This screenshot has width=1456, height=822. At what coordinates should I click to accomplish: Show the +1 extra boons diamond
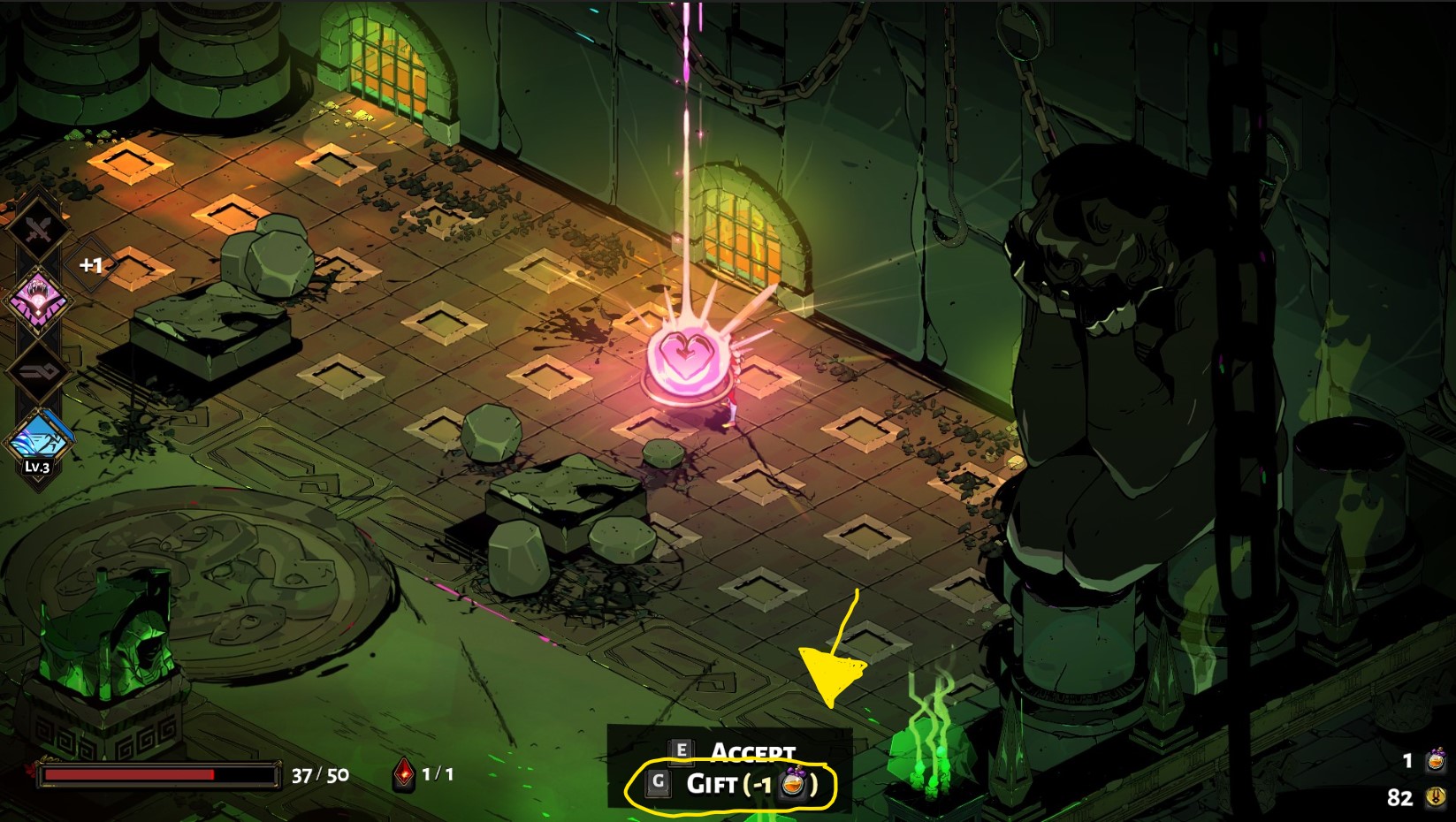pos(91,264)
